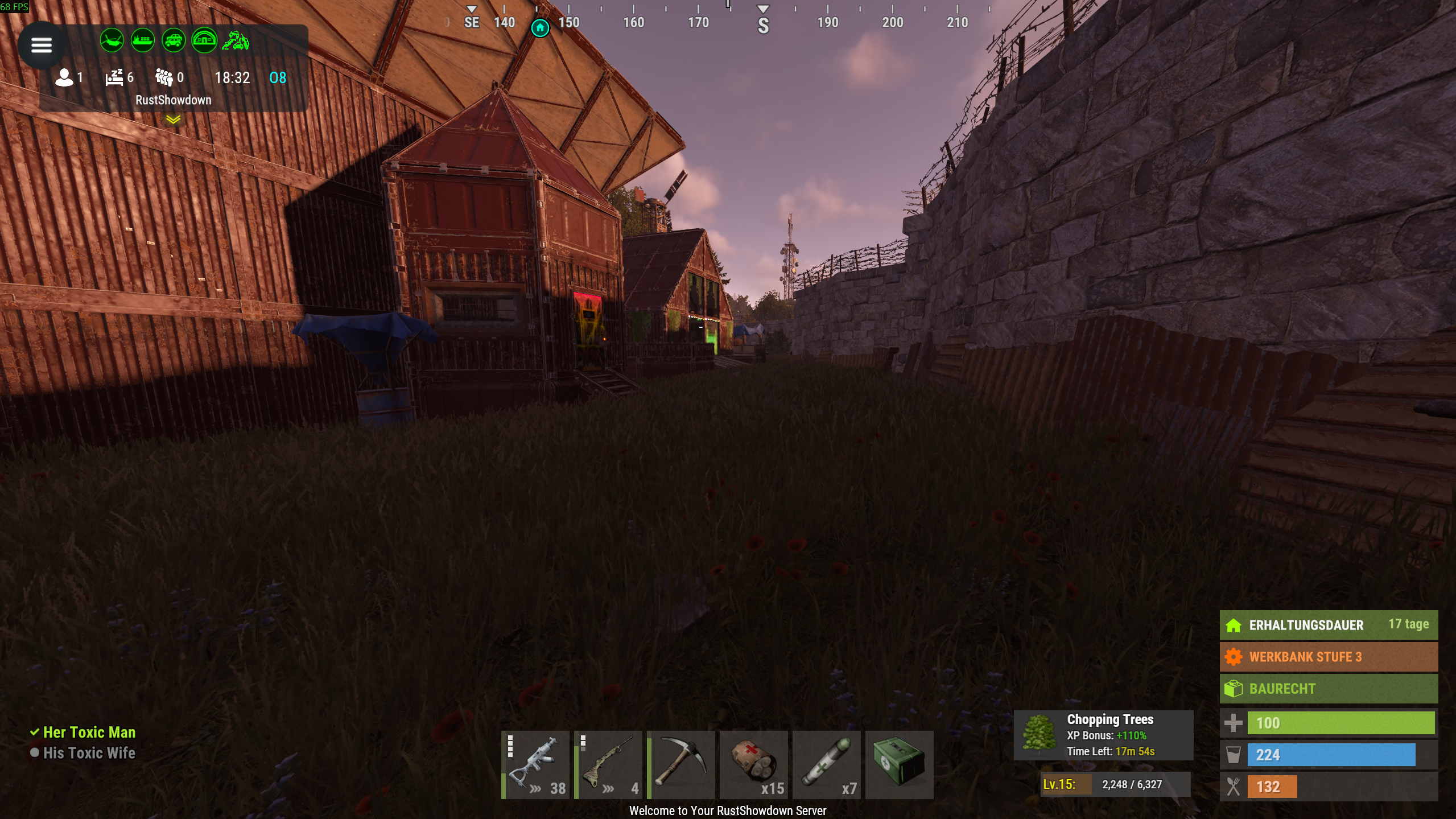Select the bolt rifle with 4 rounds
Viewport: 1456px width, 819px height.
608,764
